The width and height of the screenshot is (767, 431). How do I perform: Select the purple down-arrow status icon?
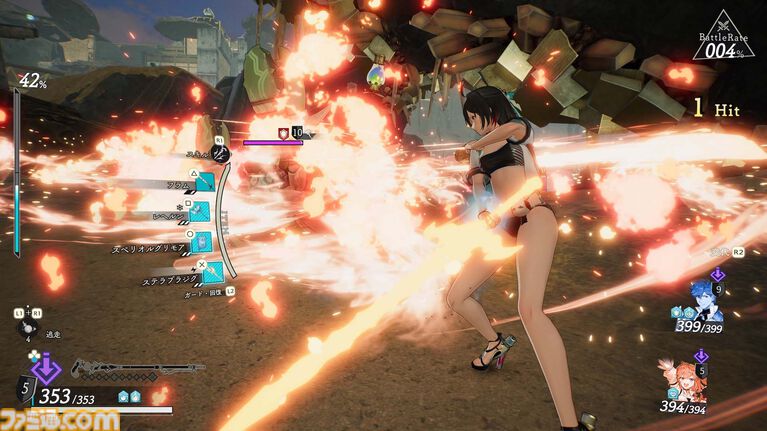43,368
